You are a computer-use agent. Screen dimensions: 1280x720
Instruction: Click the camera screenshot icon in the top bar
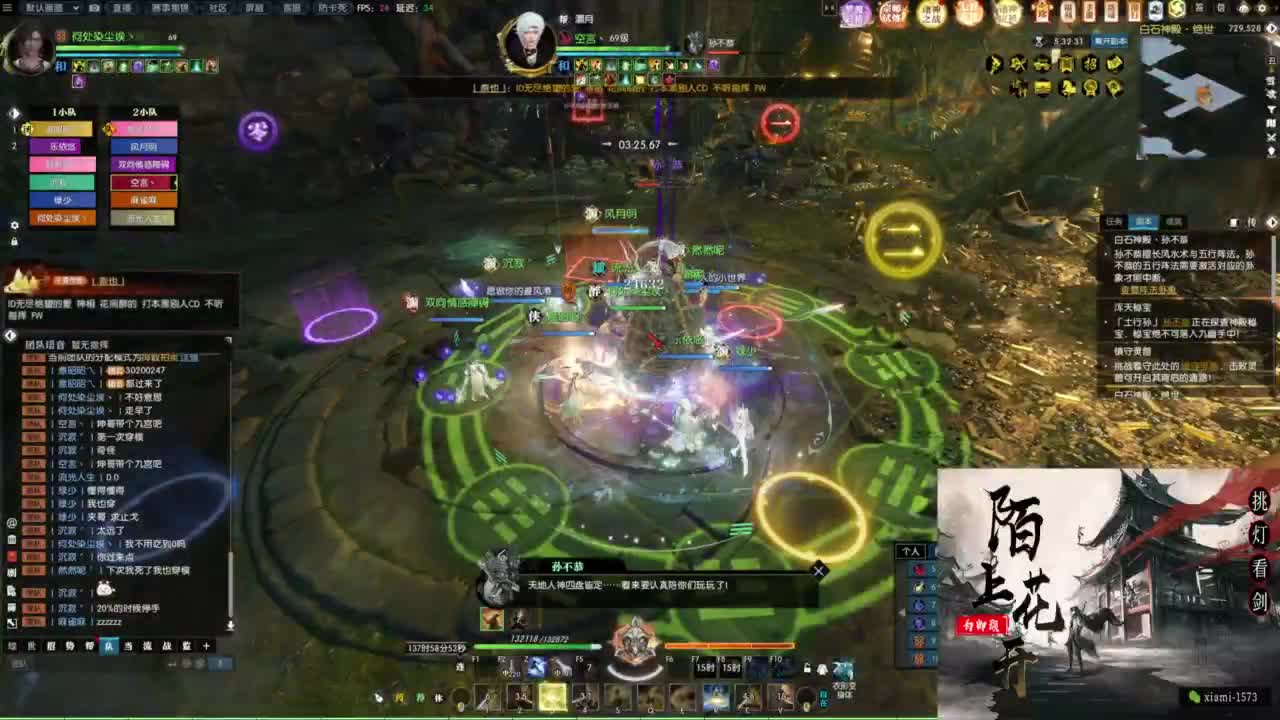pos(97,8)
